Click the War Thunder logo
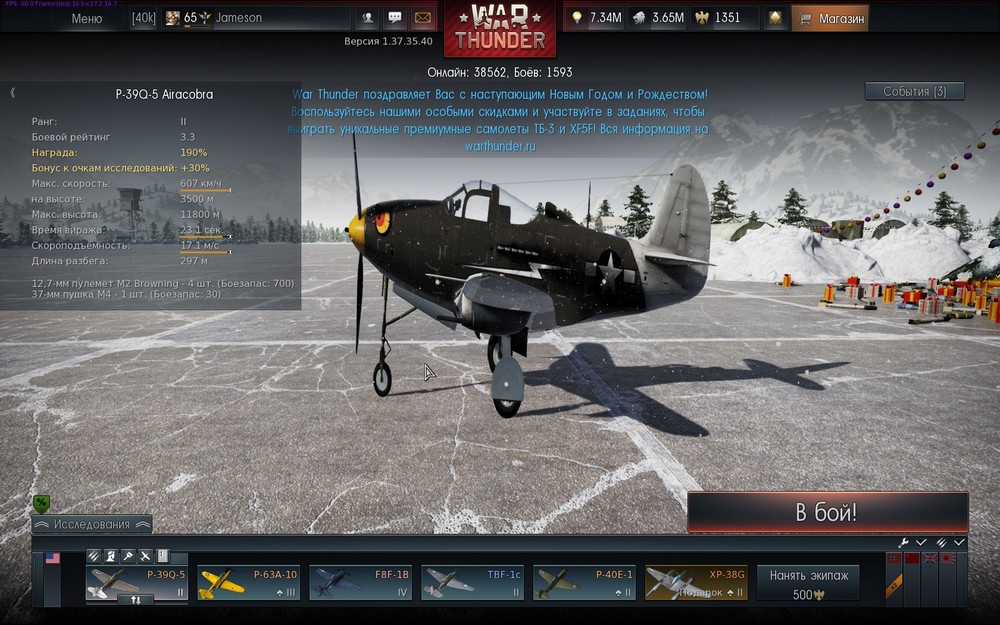The height and width of the screenshot is (625, 1000). [x=500, y=28]
